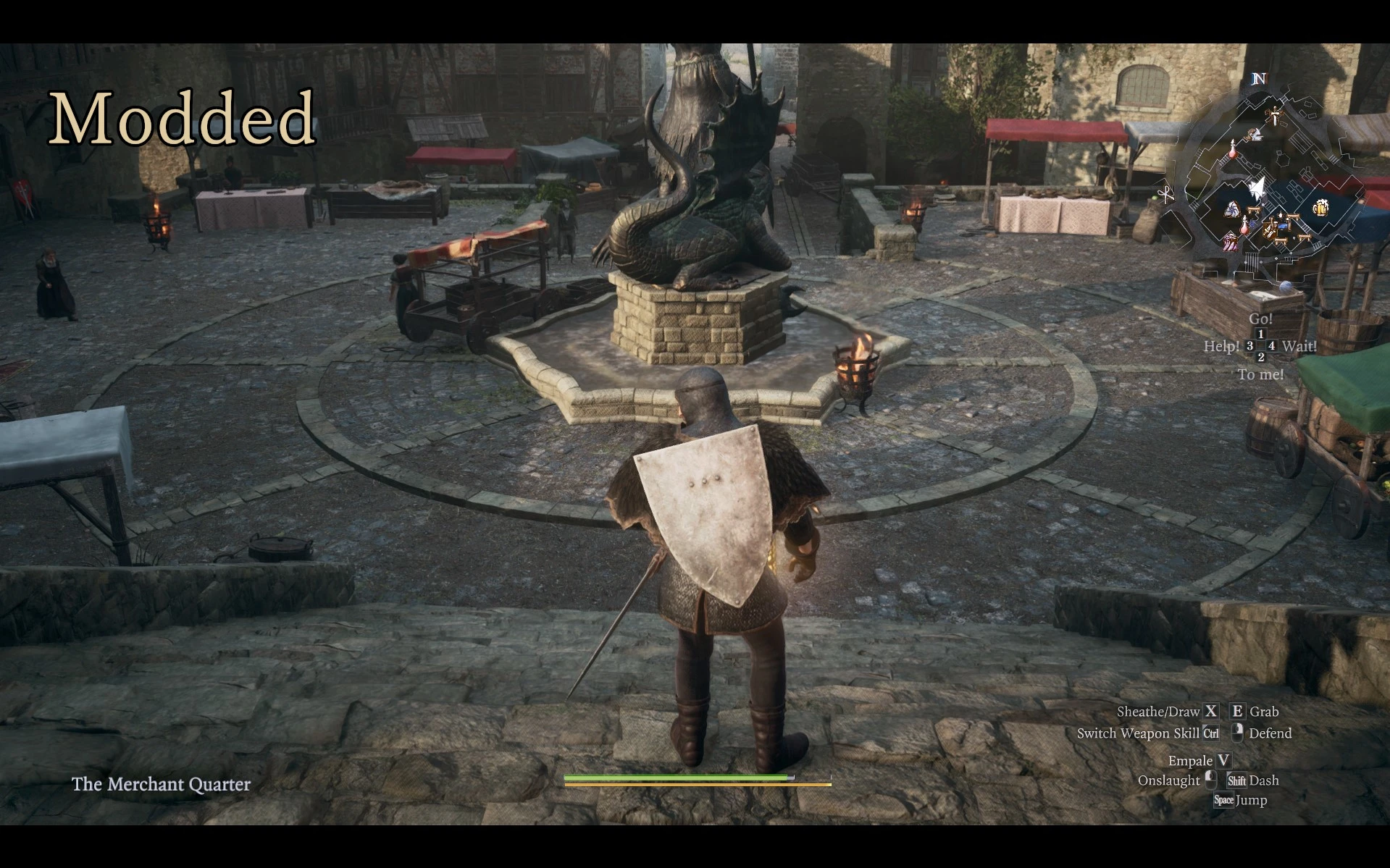Select the armor shop sword icon on minimap
The height and width of the screenshot is (868, 1390).
point(1274,116)
